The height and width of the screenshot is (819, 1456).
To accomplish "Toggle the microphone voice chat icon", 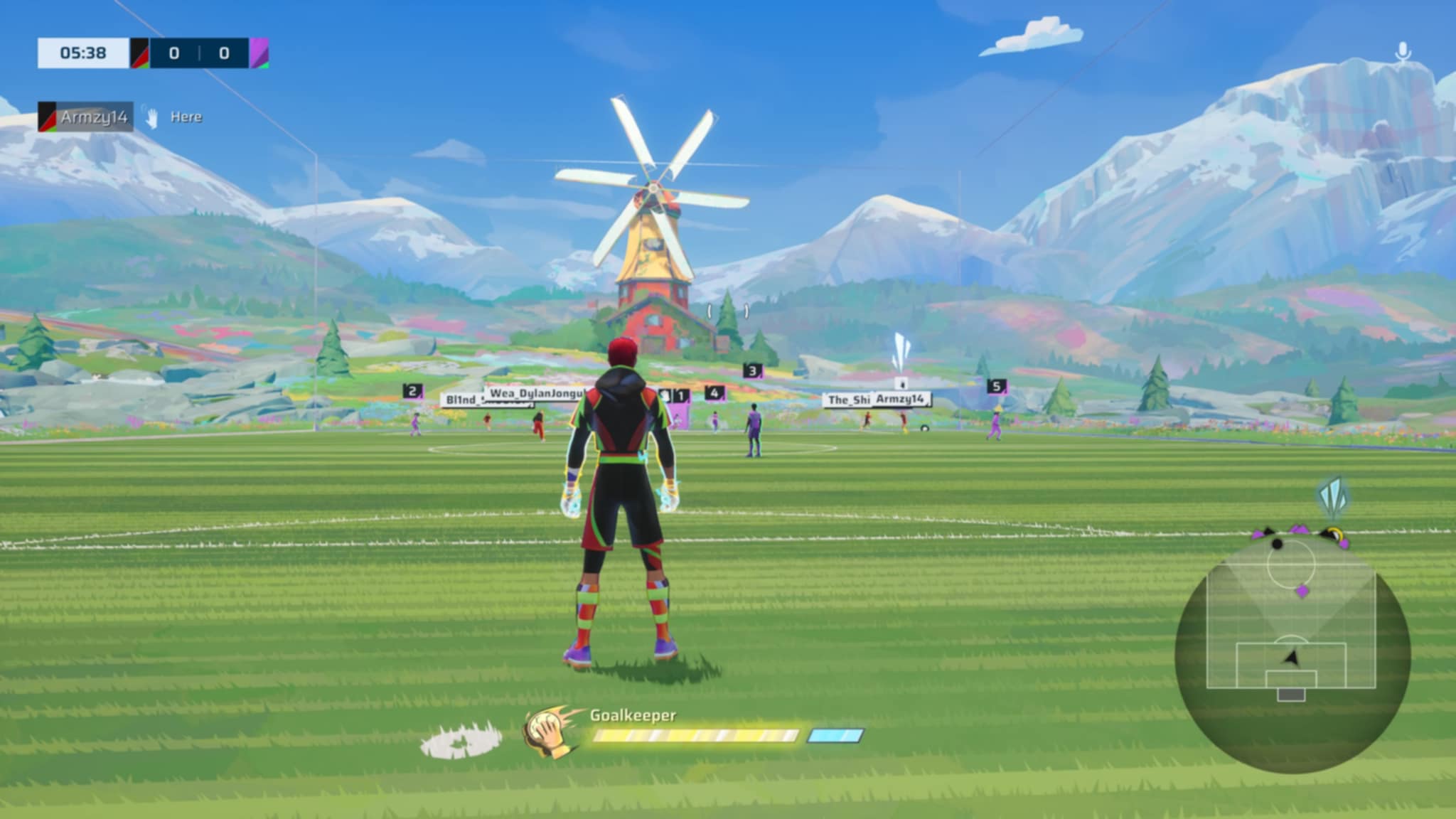I will click(x=1403, y=52).
